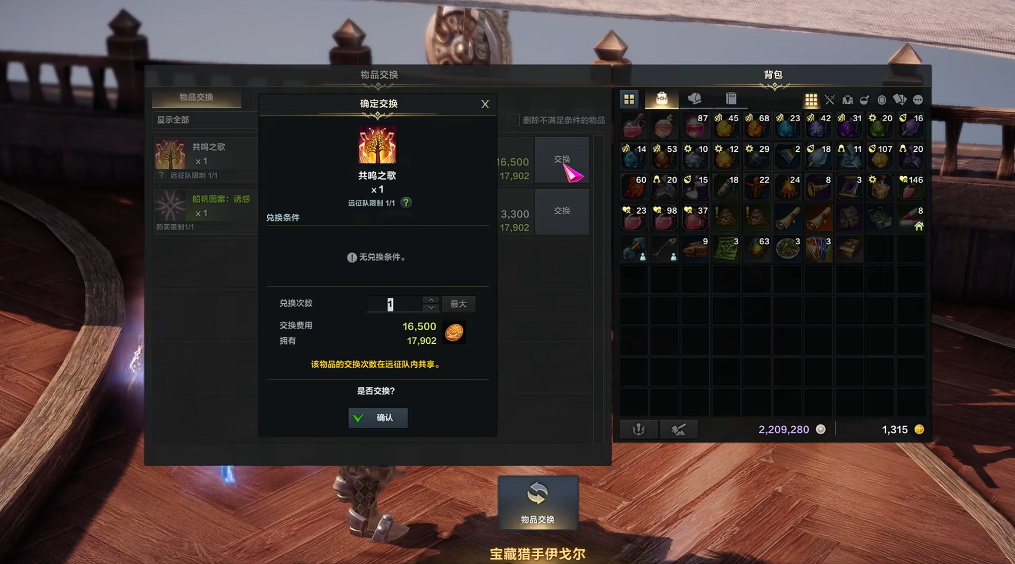The width and height of the screenshot is (1015, 564).
Task: Open the inventory more options ellipsis
Action: pyautogui.click(x=917, y=100)
